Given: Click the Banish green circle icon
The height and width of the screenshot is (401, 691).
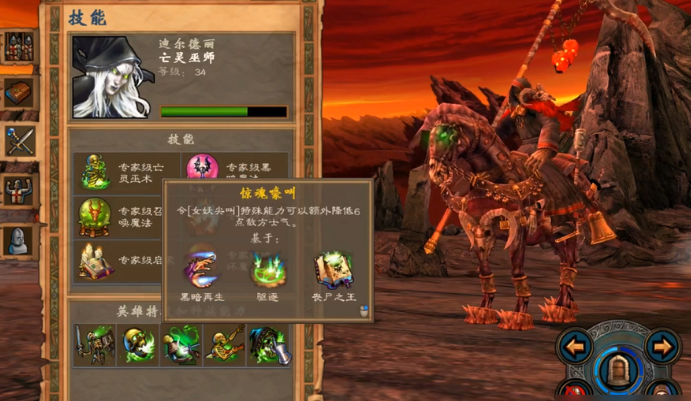Looking at the screenshot, I should click(267, 268).
